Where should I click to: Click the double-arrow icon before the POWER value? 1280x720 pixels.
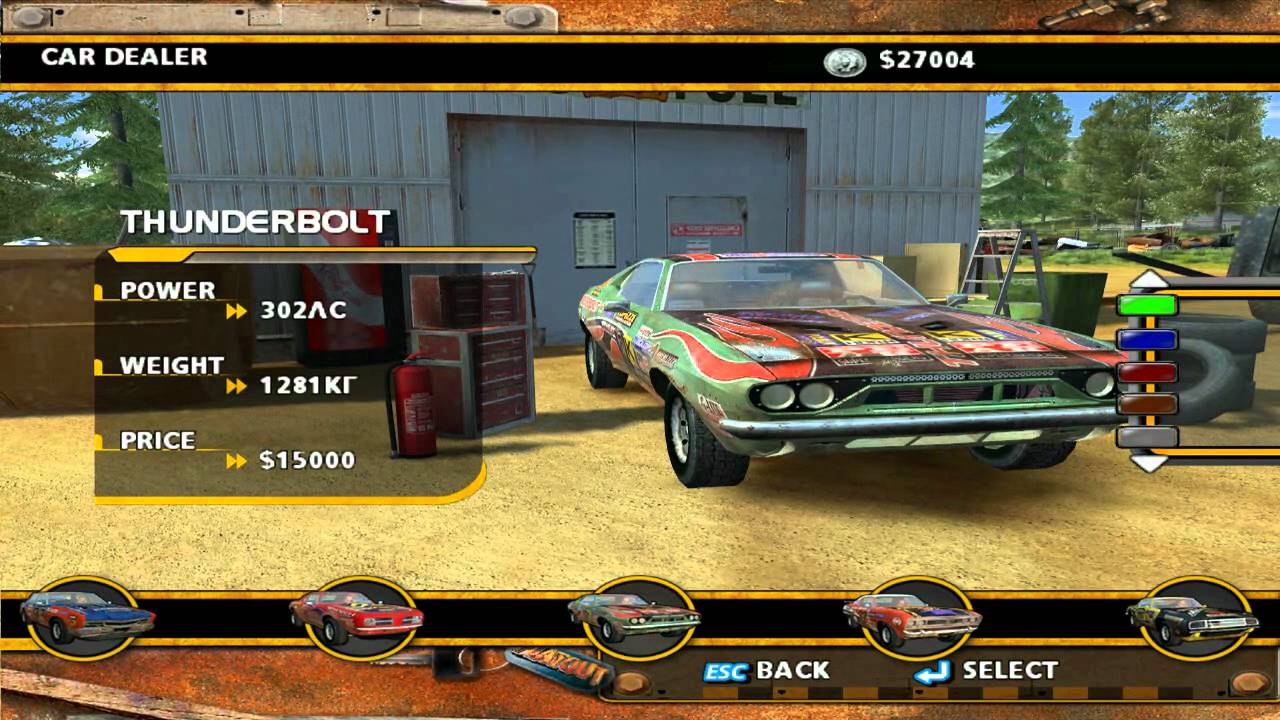(x=238, y=311)
